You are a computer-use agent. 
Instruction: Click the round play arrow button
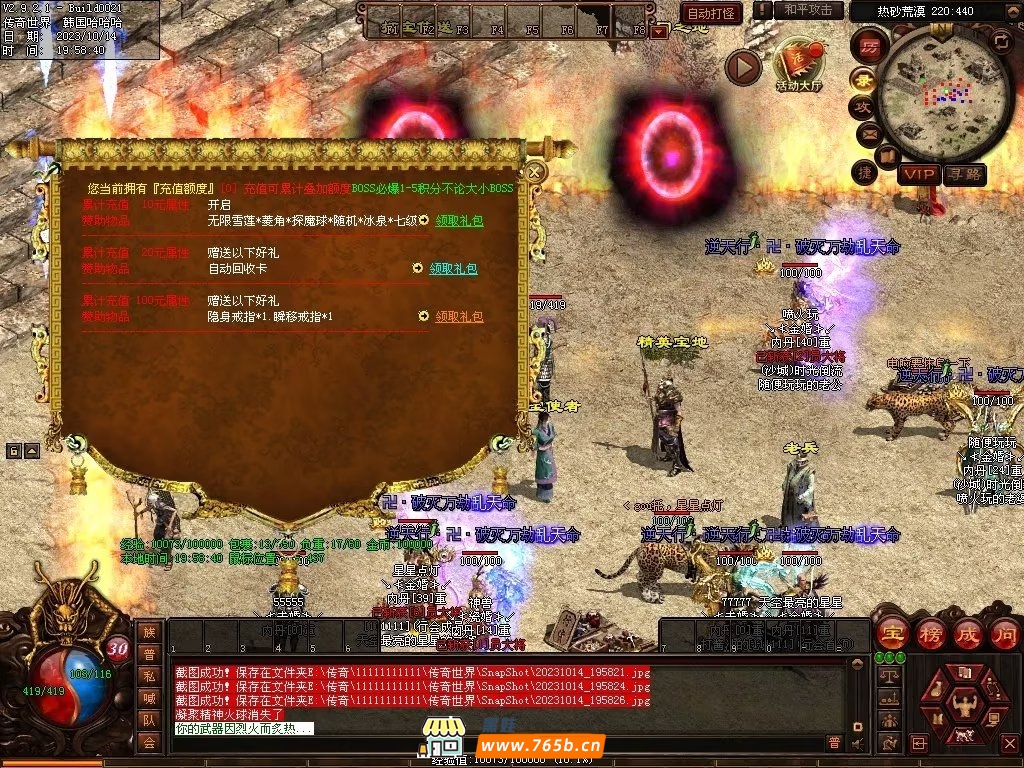743,67
